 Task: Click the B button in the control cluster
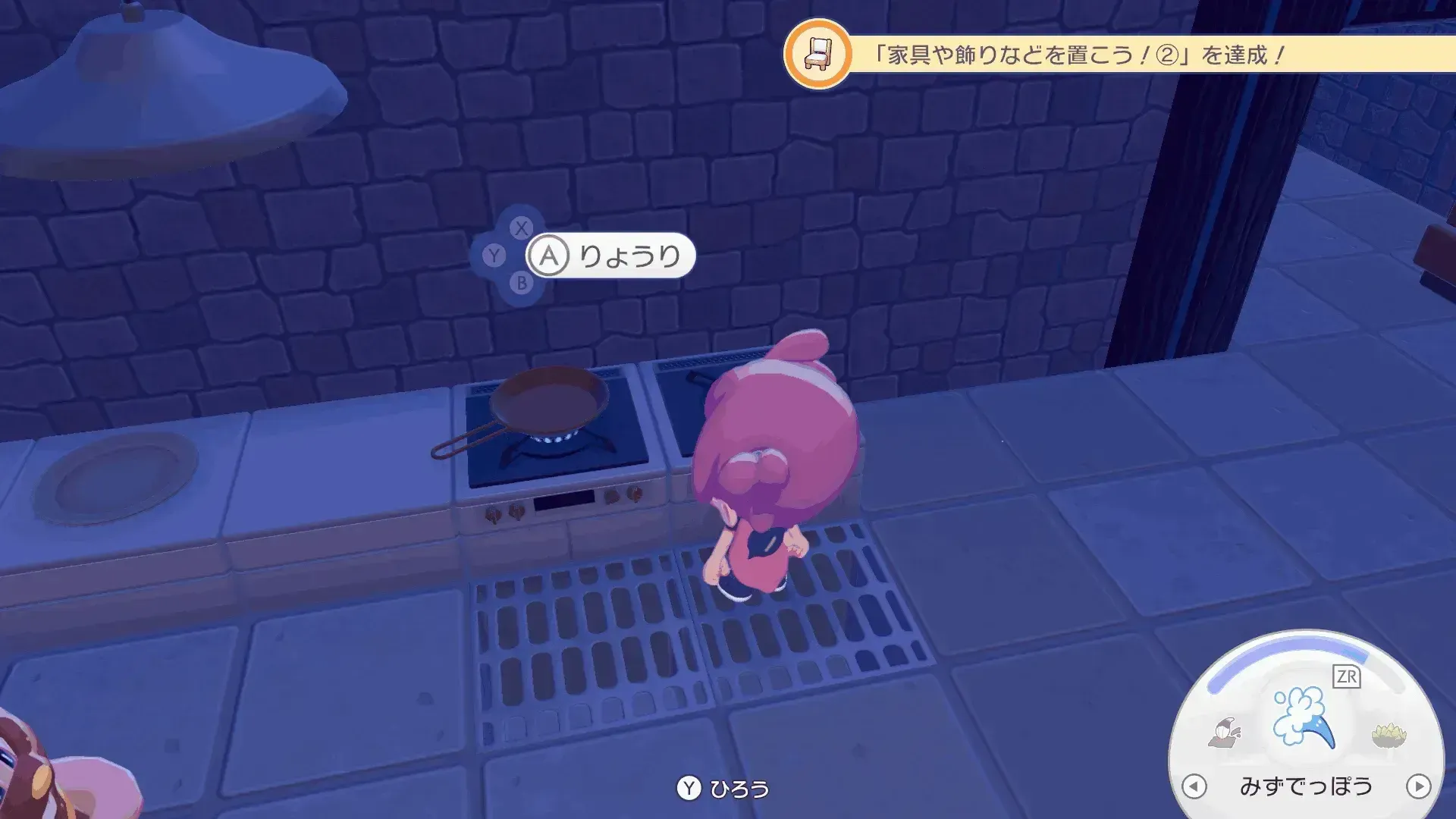(520, 282)
